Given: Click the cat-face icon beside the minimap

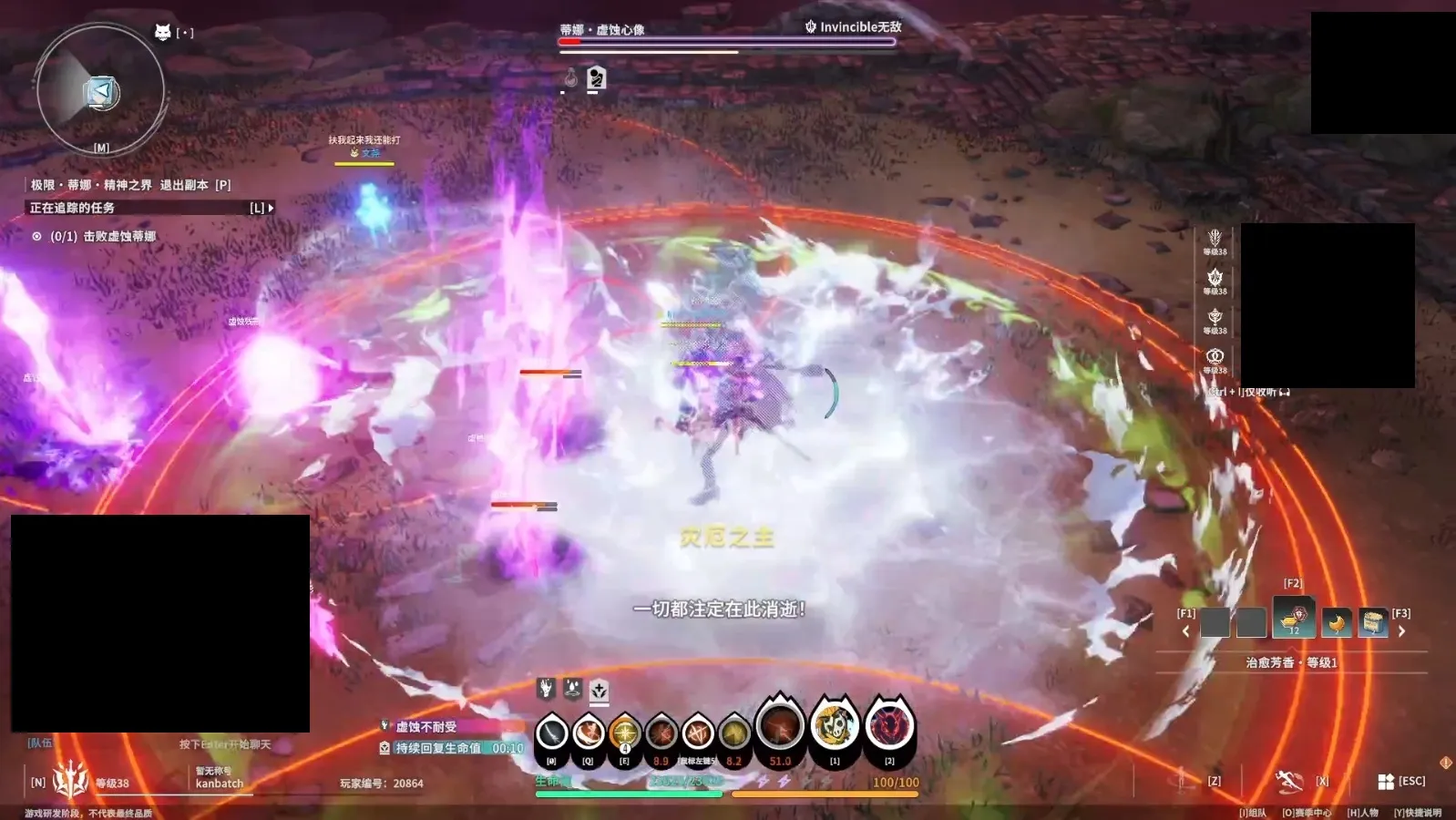Looking at the screenshot, I should [163, 33].
